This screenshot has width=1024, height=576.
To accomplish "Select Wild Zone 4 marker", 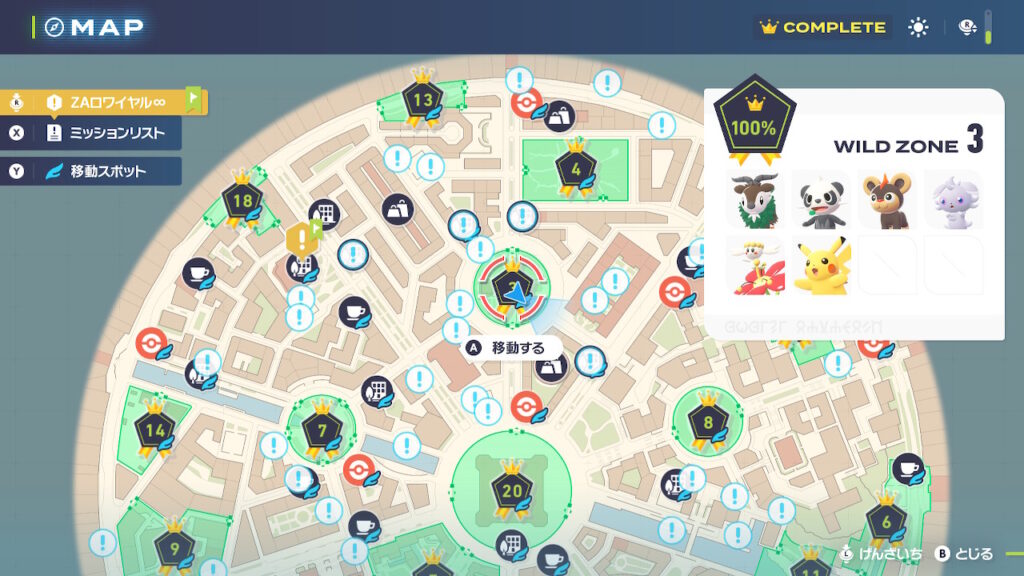I will pyautogui.click(x=576, y=166).
